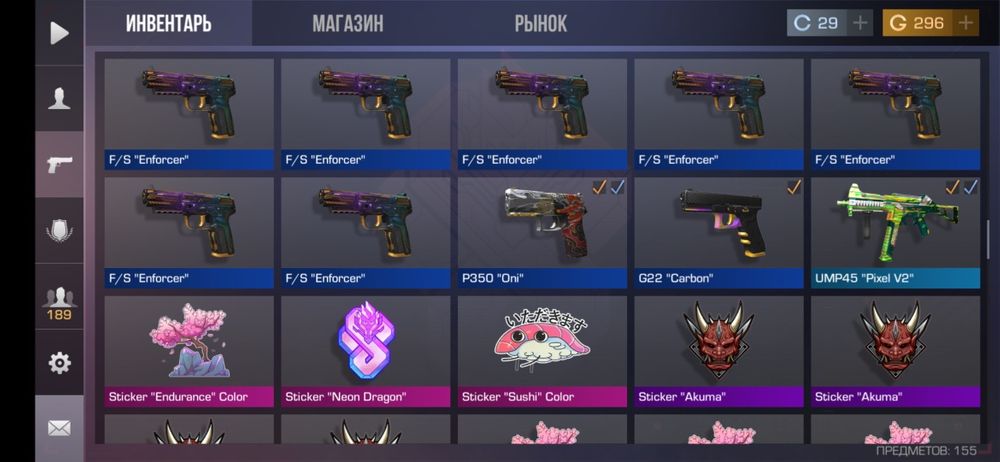
Task: Add more gold currency with plus button
Action: coord(966,23)
